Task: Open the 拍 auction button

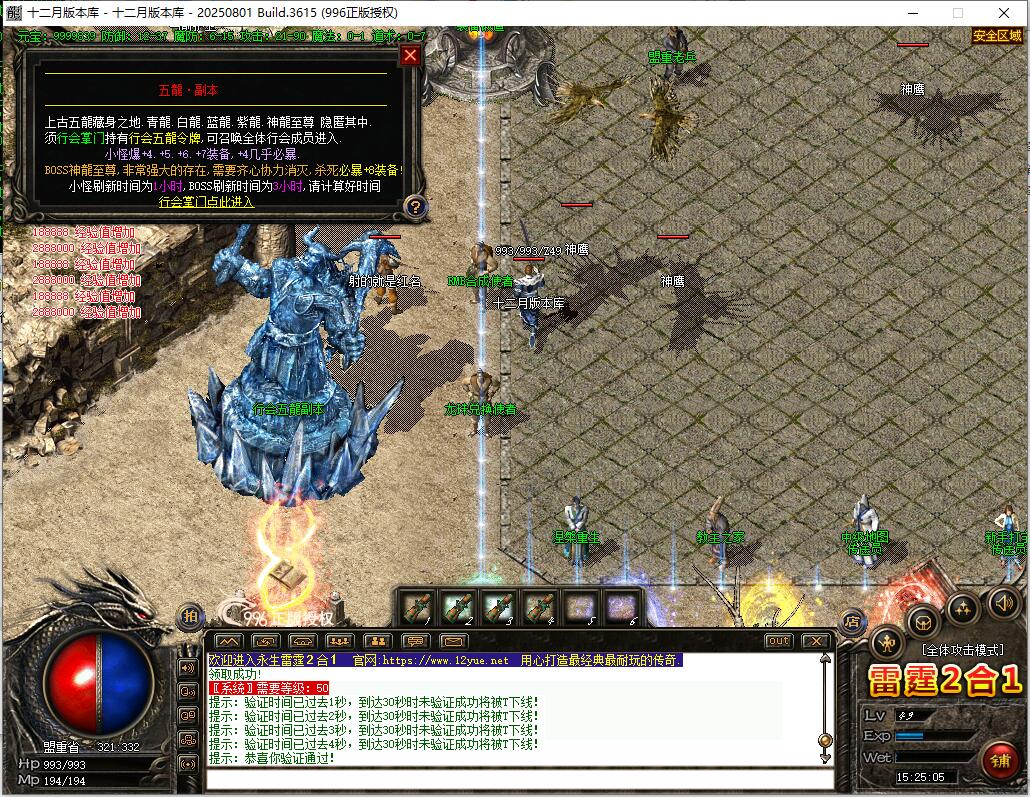Action: pyautogui.click(x=187, y=617)
